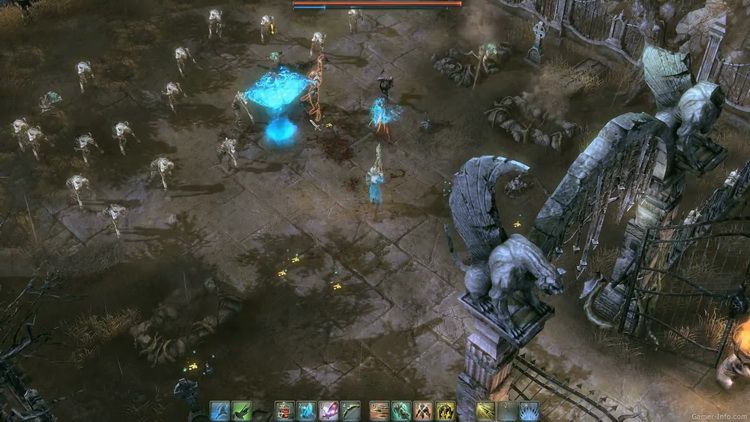Screen dimensions: 750x422
Task: Select the green background skill icon
Action: pyautogui.click(x=242, y=411)
